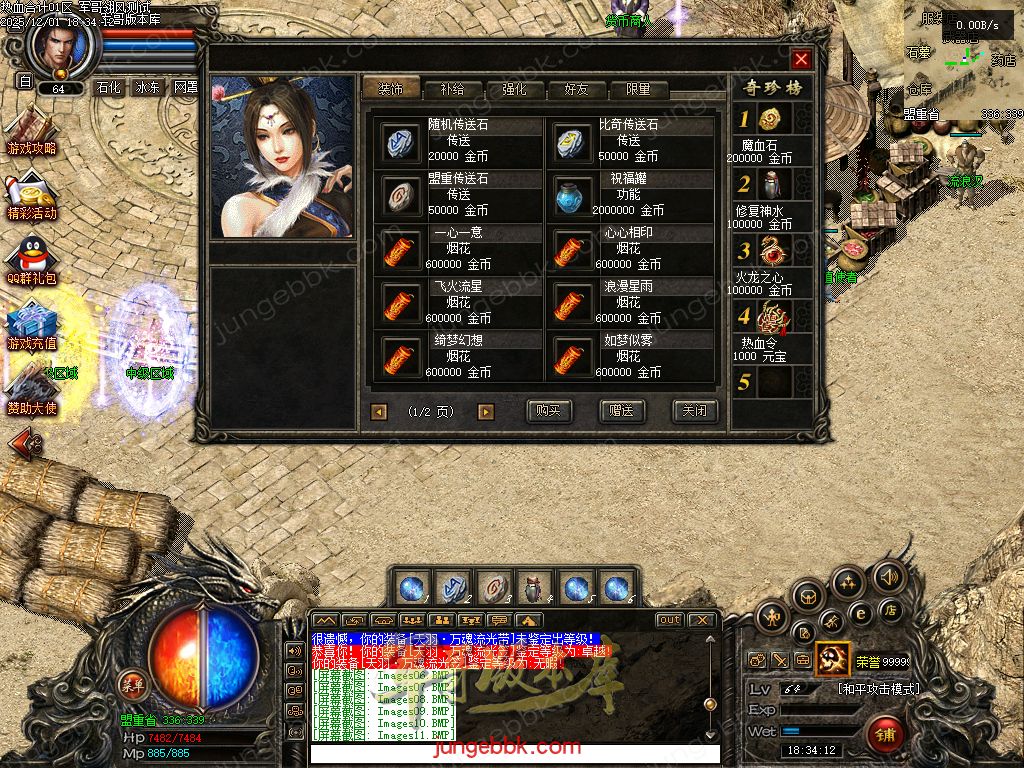Choose the 一心一意 firework item

pos(402,249)
